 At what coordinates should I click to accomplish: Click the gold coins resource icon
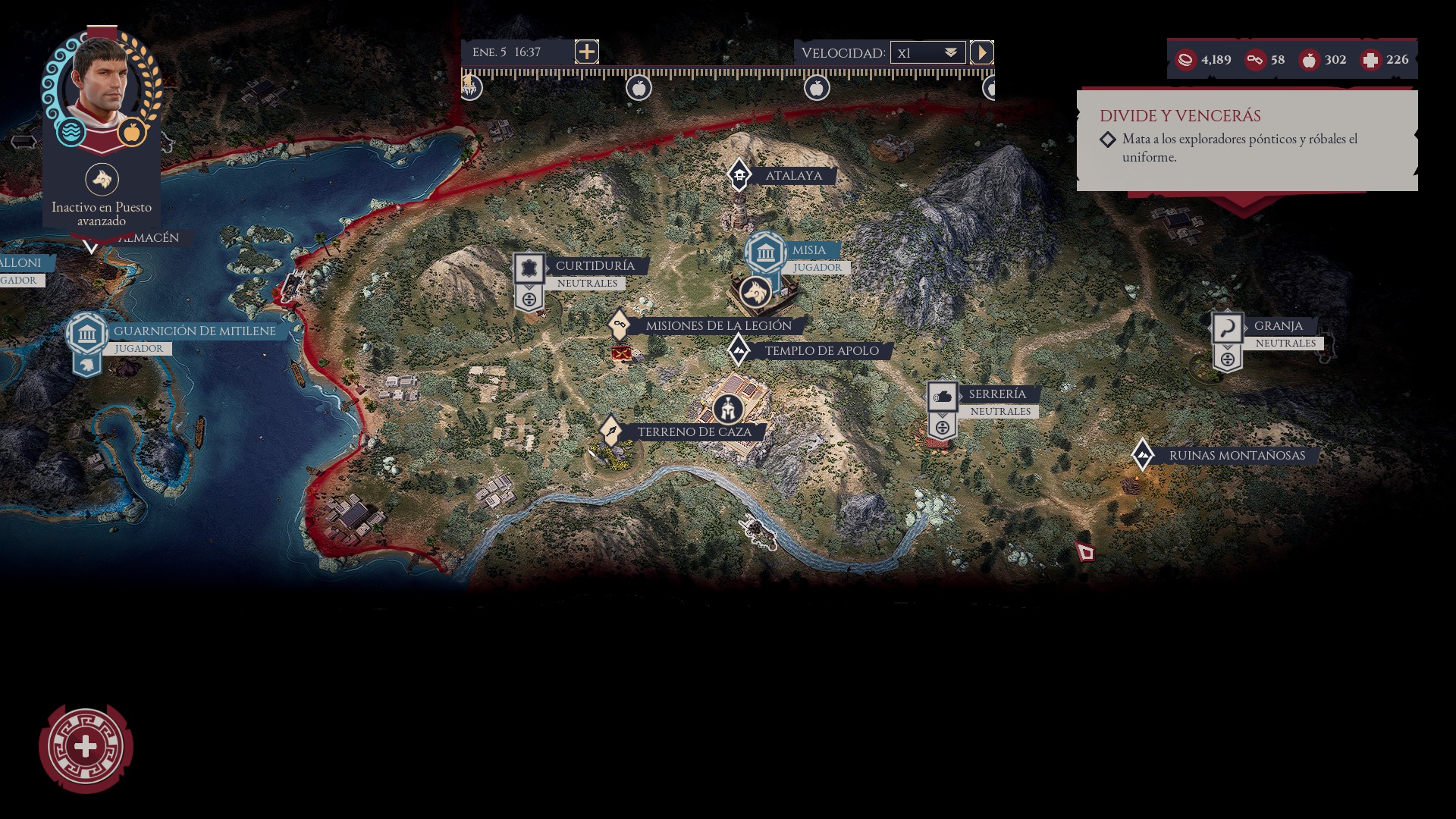coord(1185,59)
